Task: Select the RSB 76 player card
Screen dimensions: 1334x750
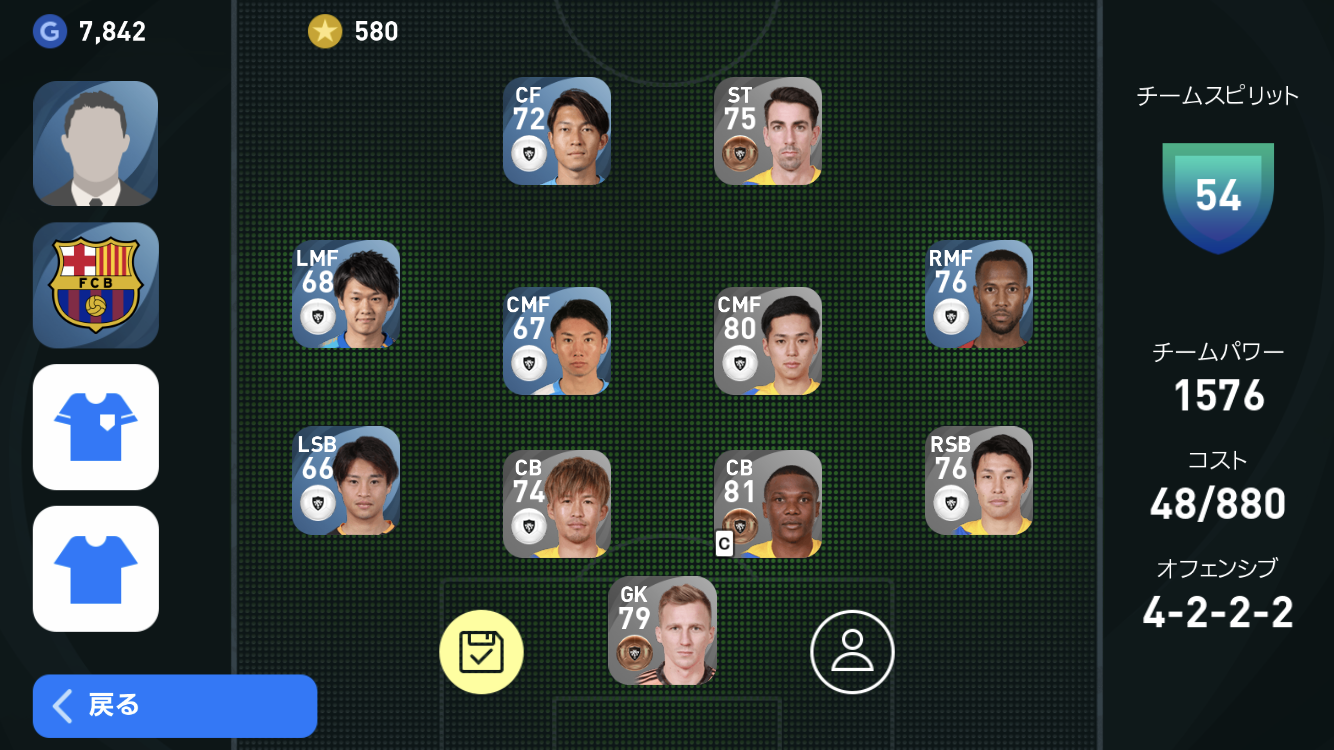Action: tap(979, 481)
